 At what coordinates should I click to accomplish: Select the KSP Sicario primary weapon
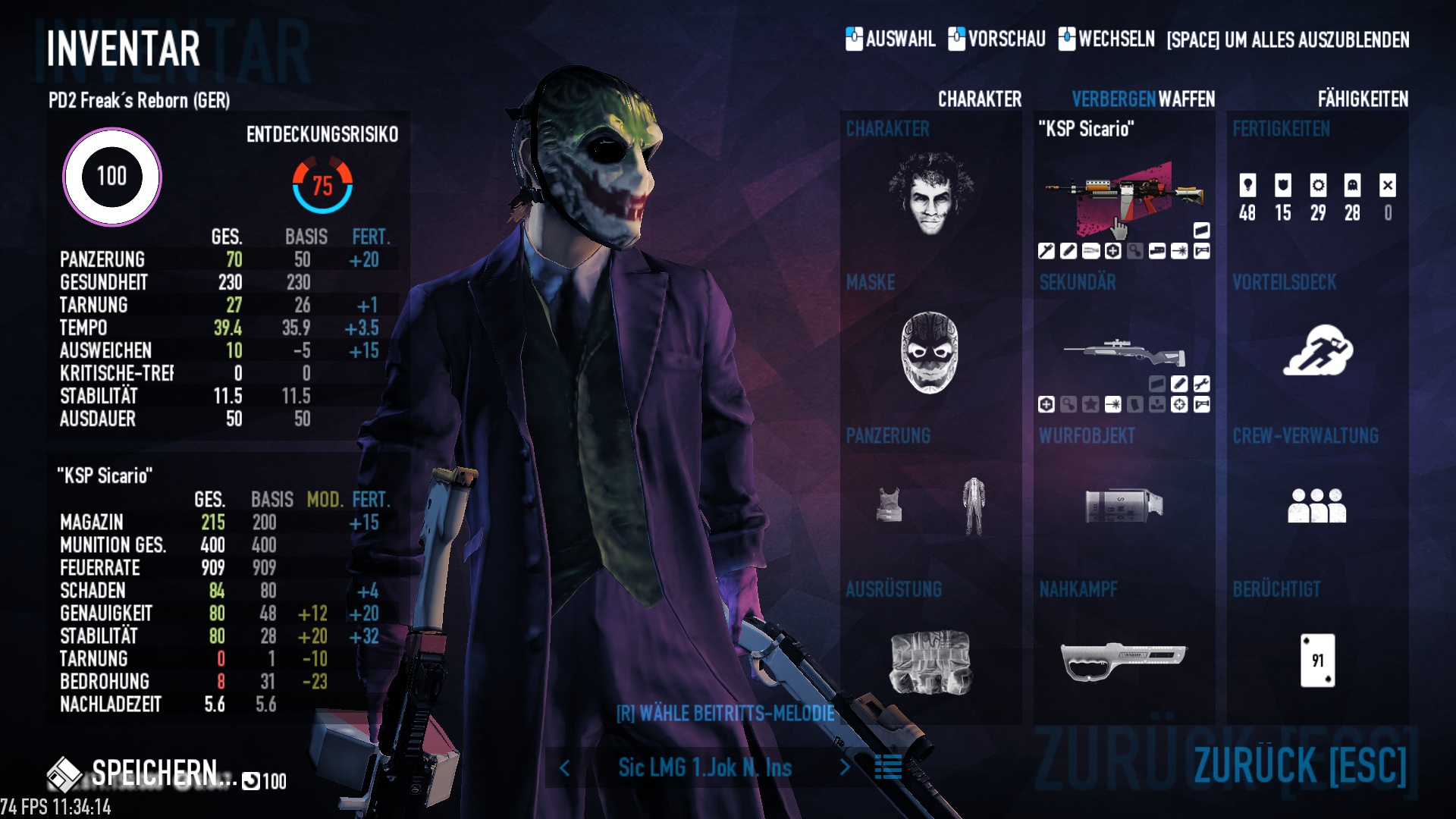click(x=1124, y=197)
